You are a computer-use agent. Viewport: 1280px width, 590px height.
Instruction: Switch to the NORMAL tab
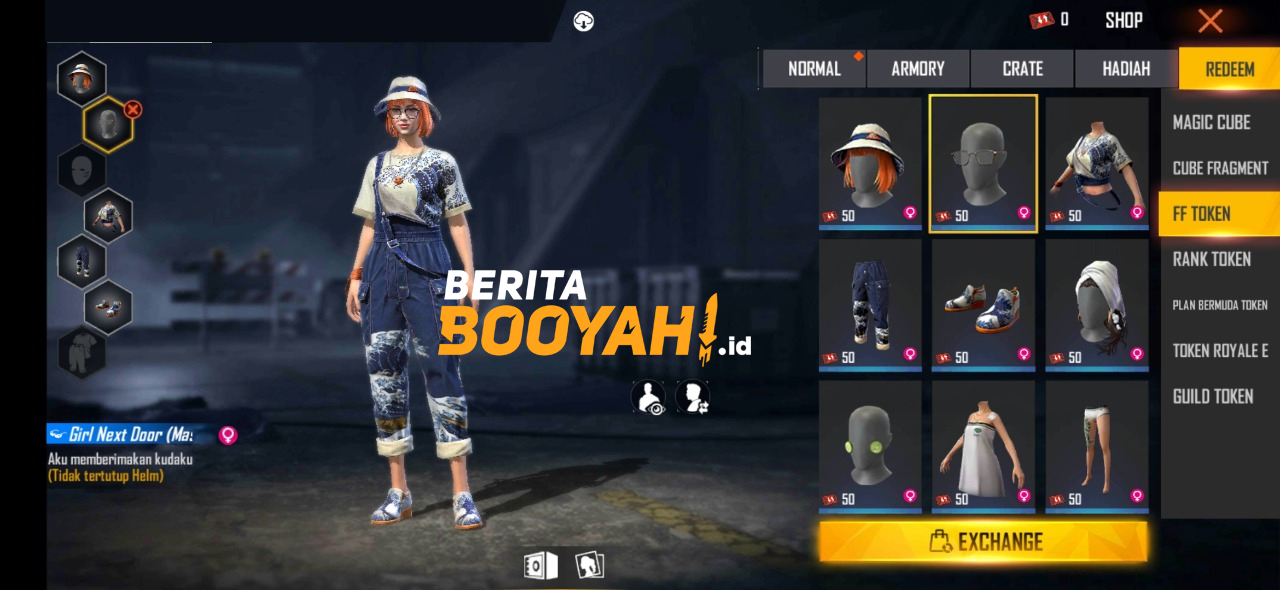tap(814, 69)
